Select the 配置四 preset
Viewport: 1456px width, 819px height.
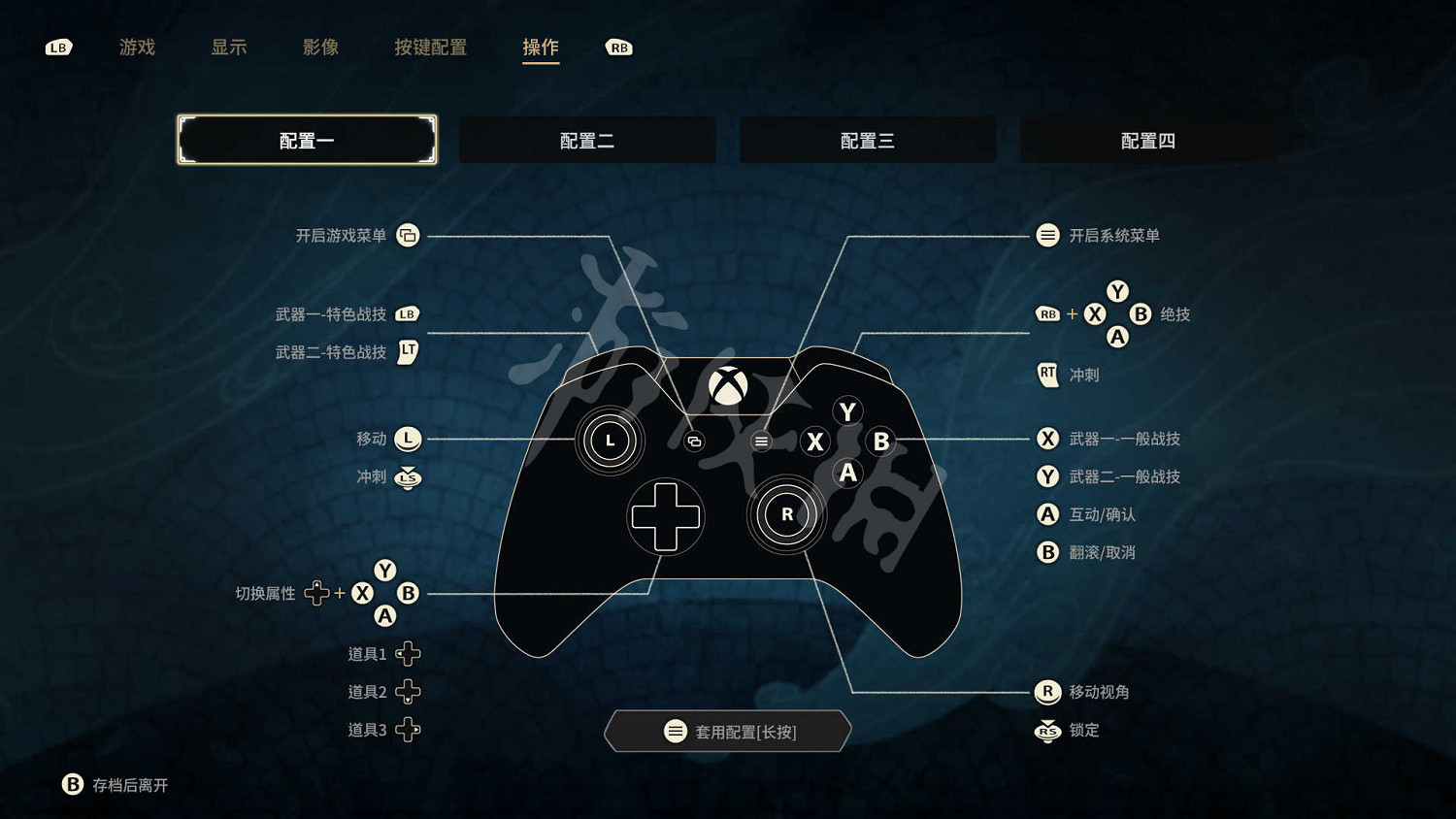(x=1147, y=139)
